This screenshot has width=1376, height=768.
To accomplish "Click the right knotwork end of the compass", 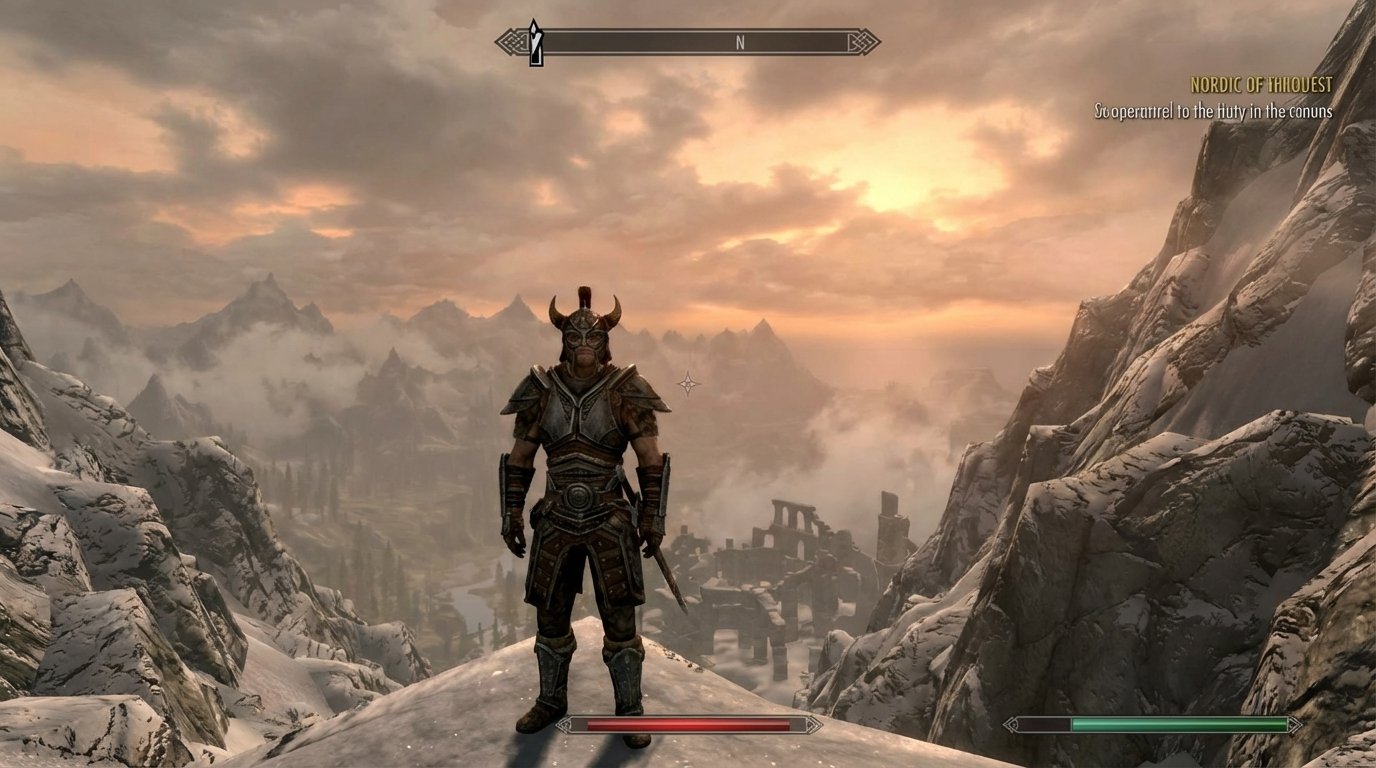I will (862, 41).
